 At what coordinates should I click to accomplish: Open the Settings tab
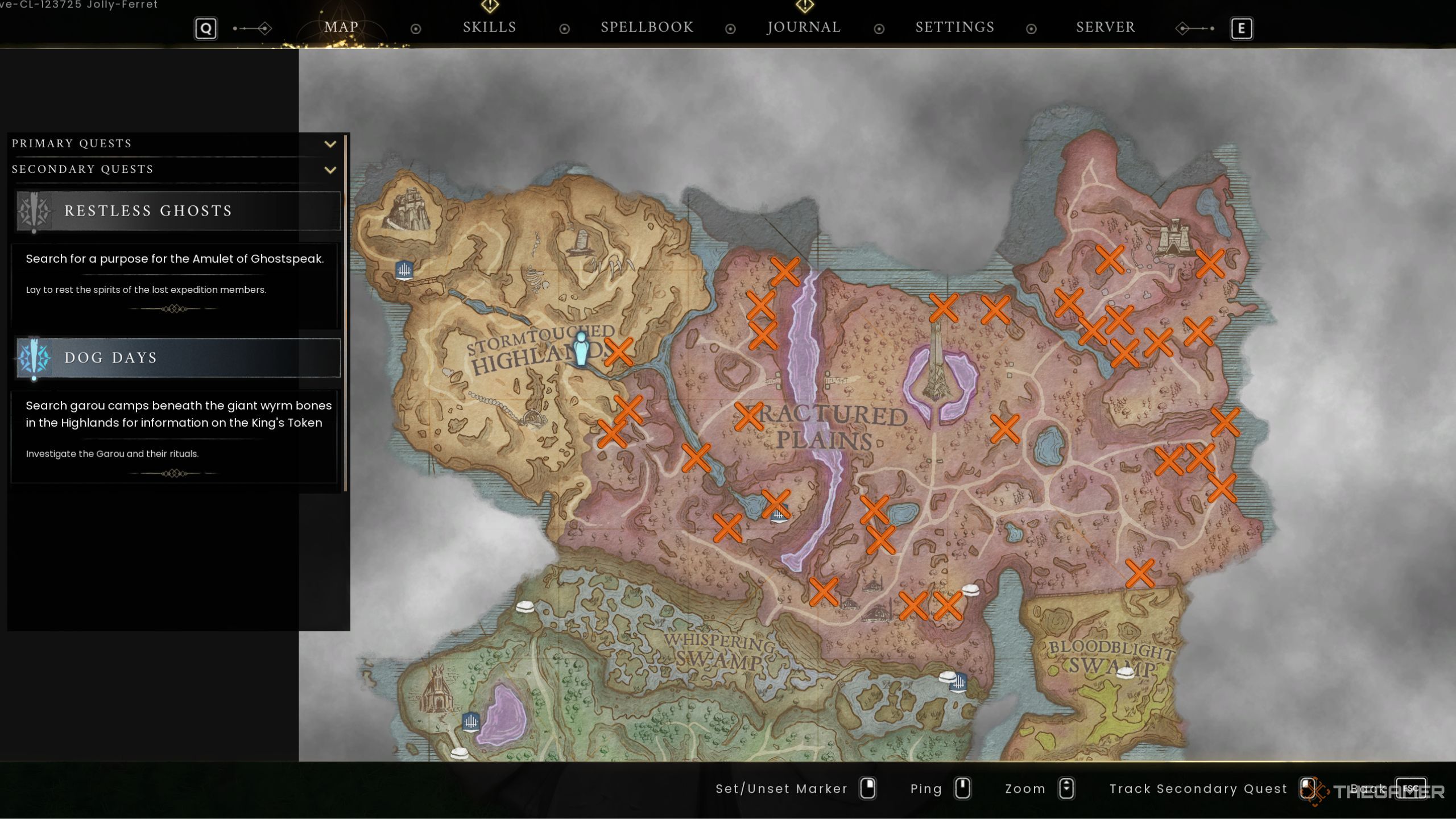[x=954, y=27]
